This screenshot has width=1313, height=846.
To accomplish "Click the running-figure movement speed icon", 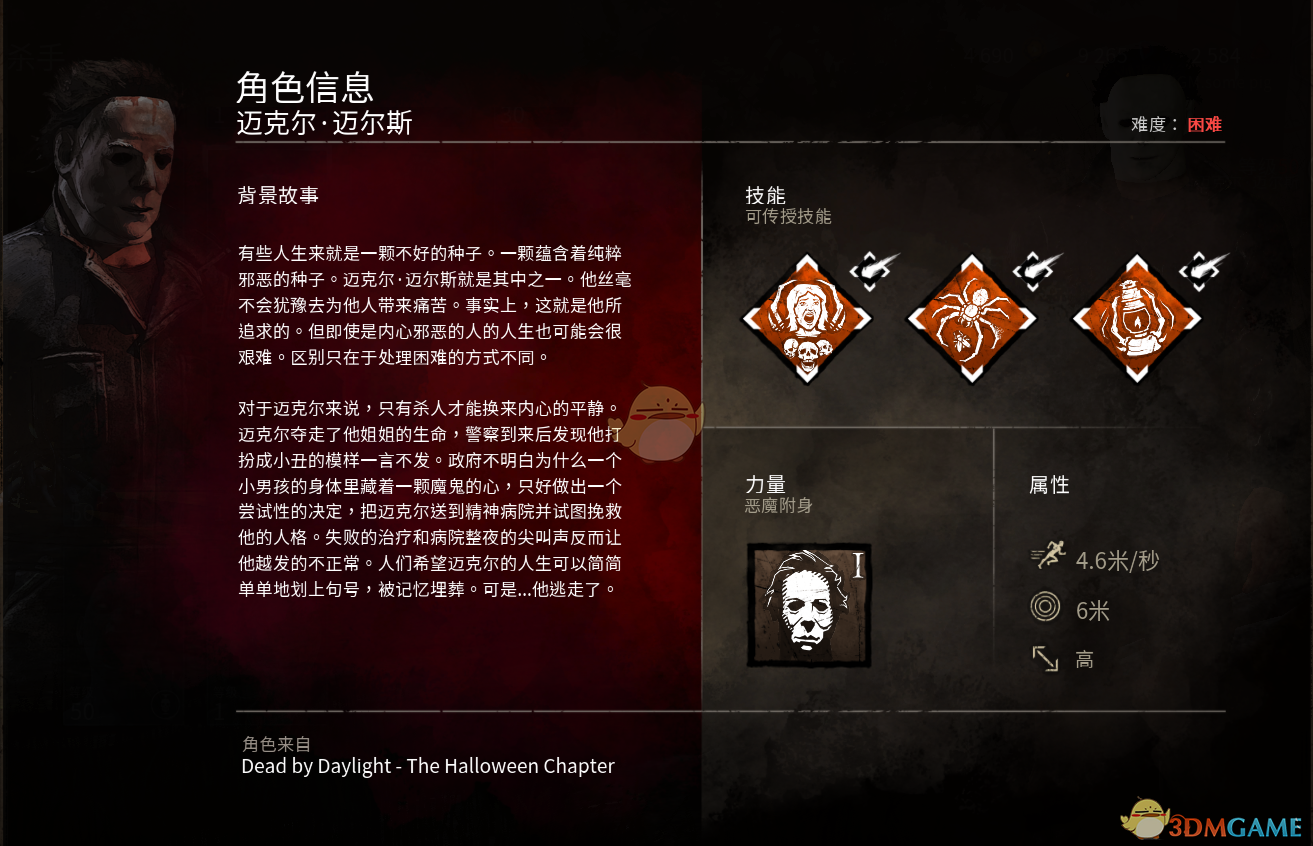I will (1049, 554).
